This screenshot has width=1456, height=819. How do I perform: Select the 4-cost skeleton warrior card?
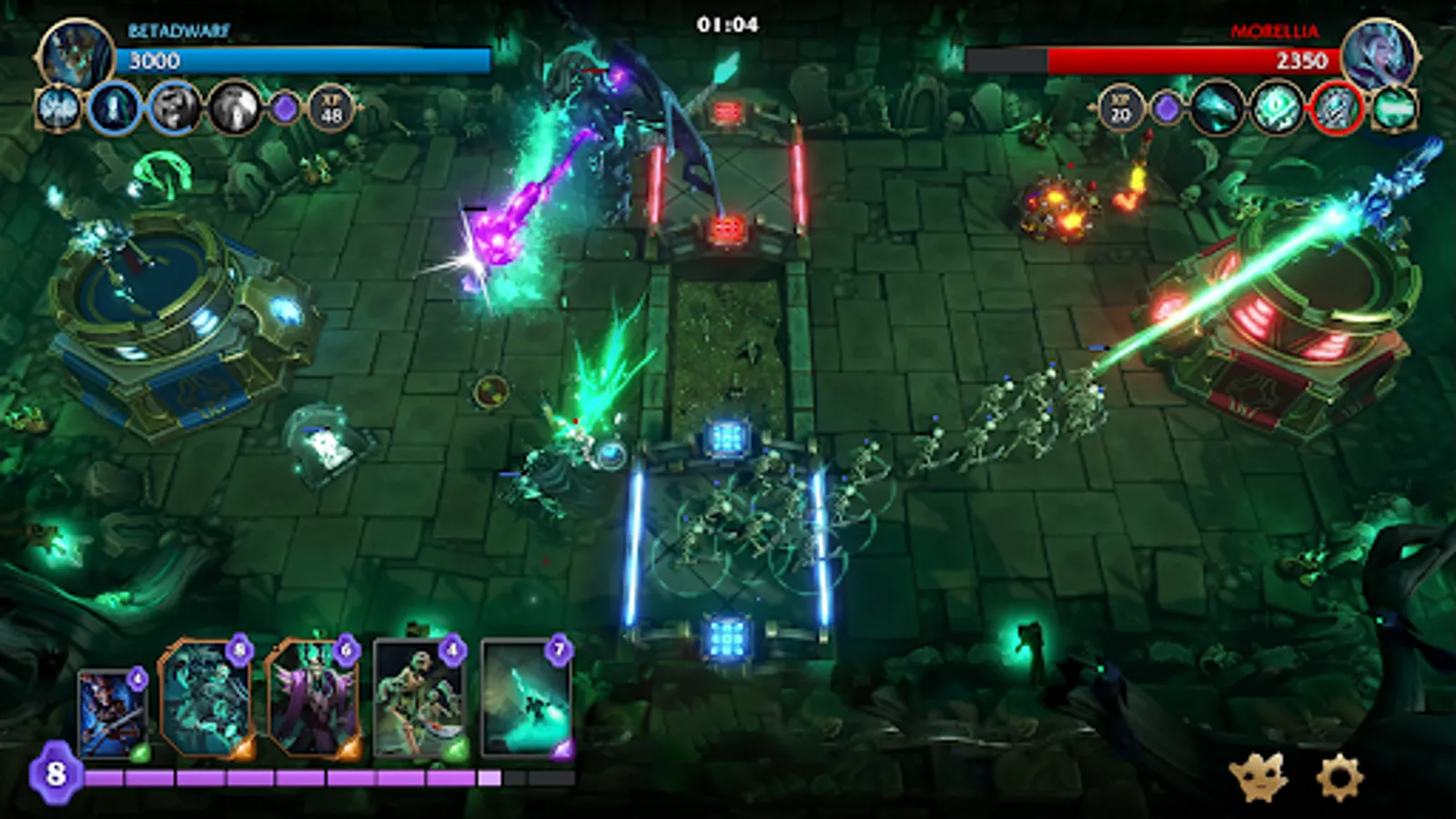tap(418, 699)
